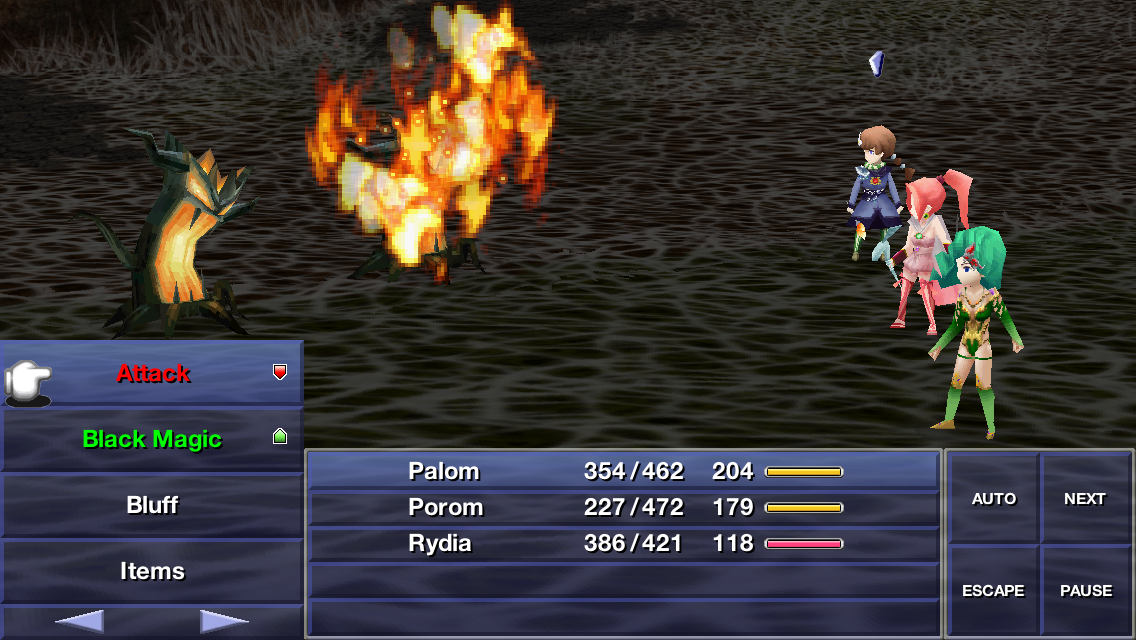Select Rydia's party status row

[x=623, y=543]
